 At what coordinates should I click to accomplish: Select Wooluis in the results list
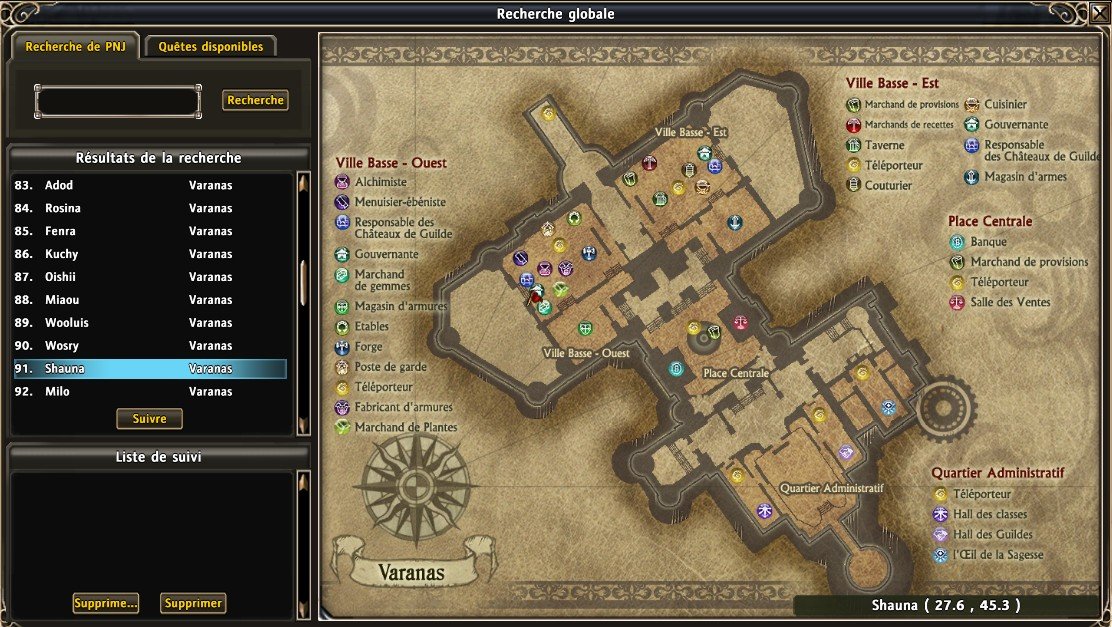(x=150, y=323)
